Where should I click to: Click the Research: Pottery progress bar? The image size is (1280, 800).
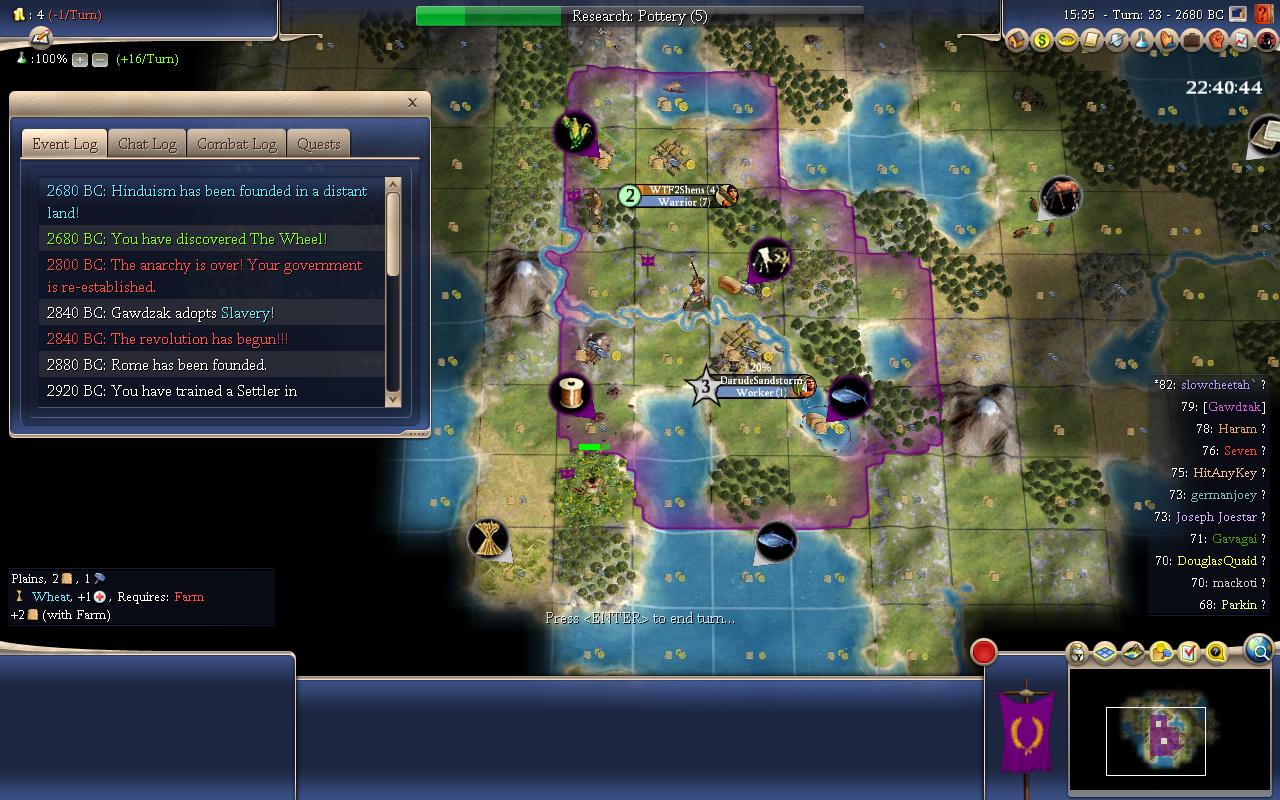[x=639, y=16]
